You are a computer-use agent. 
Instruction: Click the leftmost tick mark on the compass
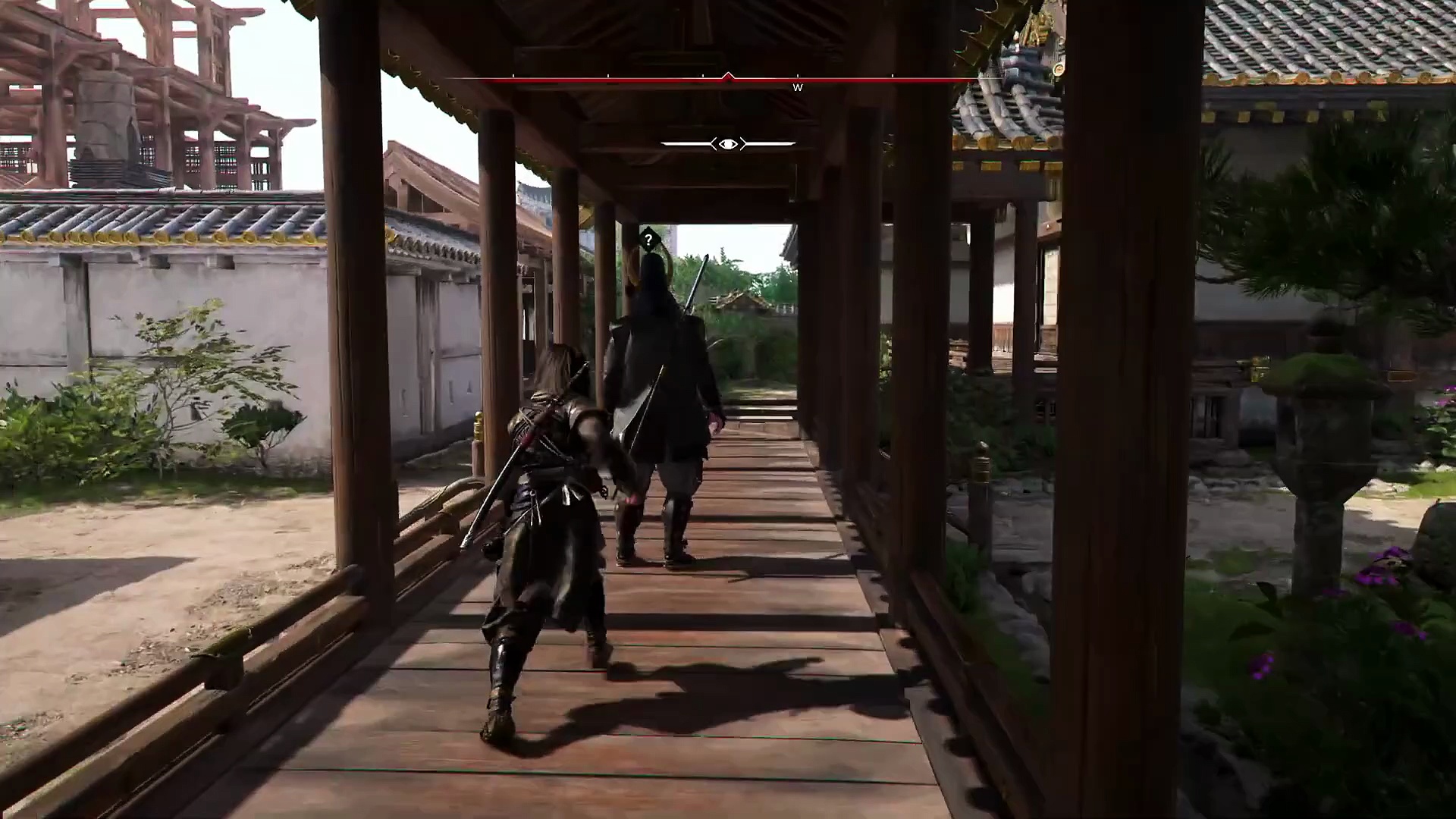pyautogui.click(x=514, y=77)
